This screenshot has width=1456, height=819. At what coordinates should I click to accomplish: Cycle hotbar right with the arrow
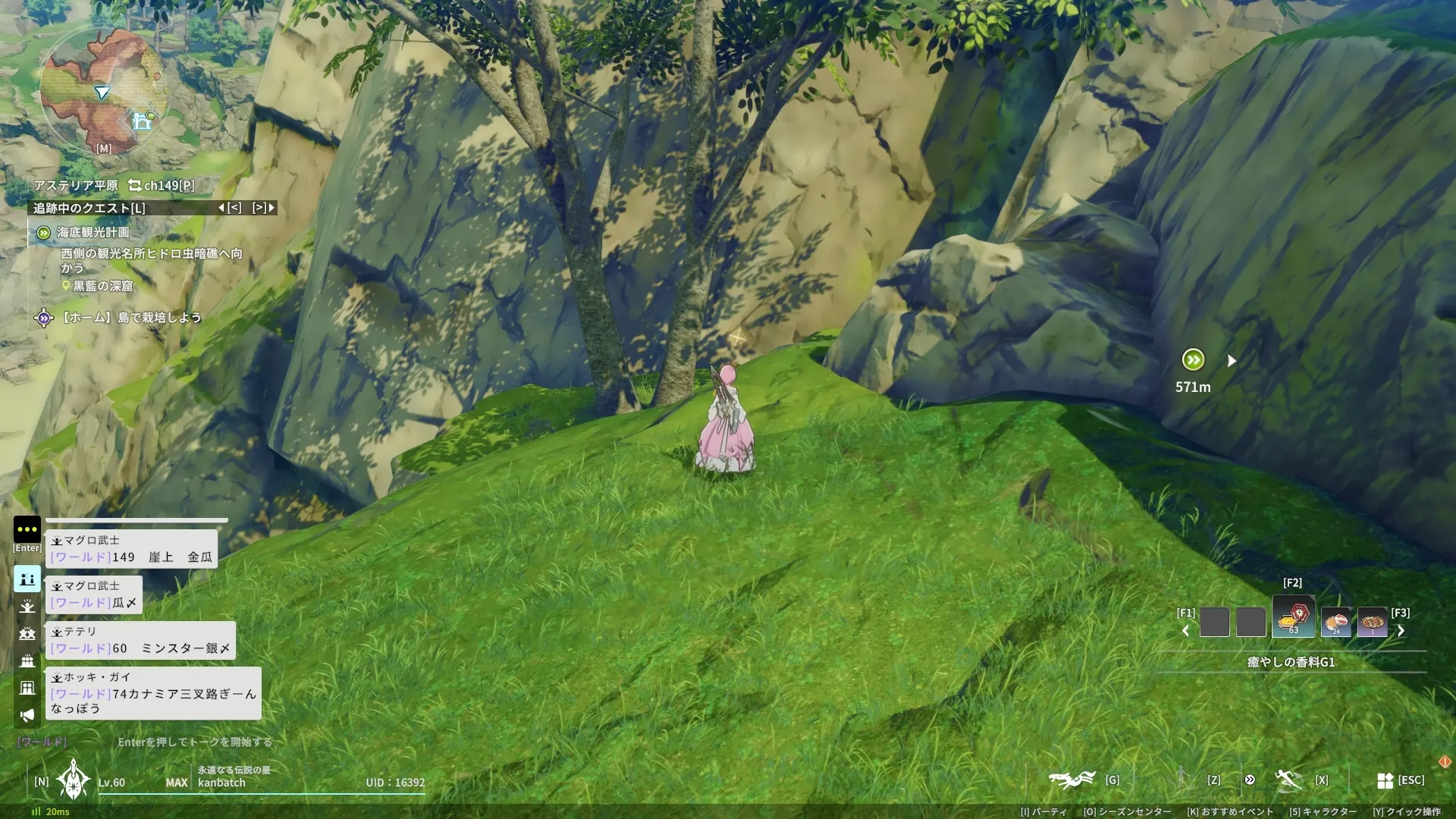(x=1401, y=631)
